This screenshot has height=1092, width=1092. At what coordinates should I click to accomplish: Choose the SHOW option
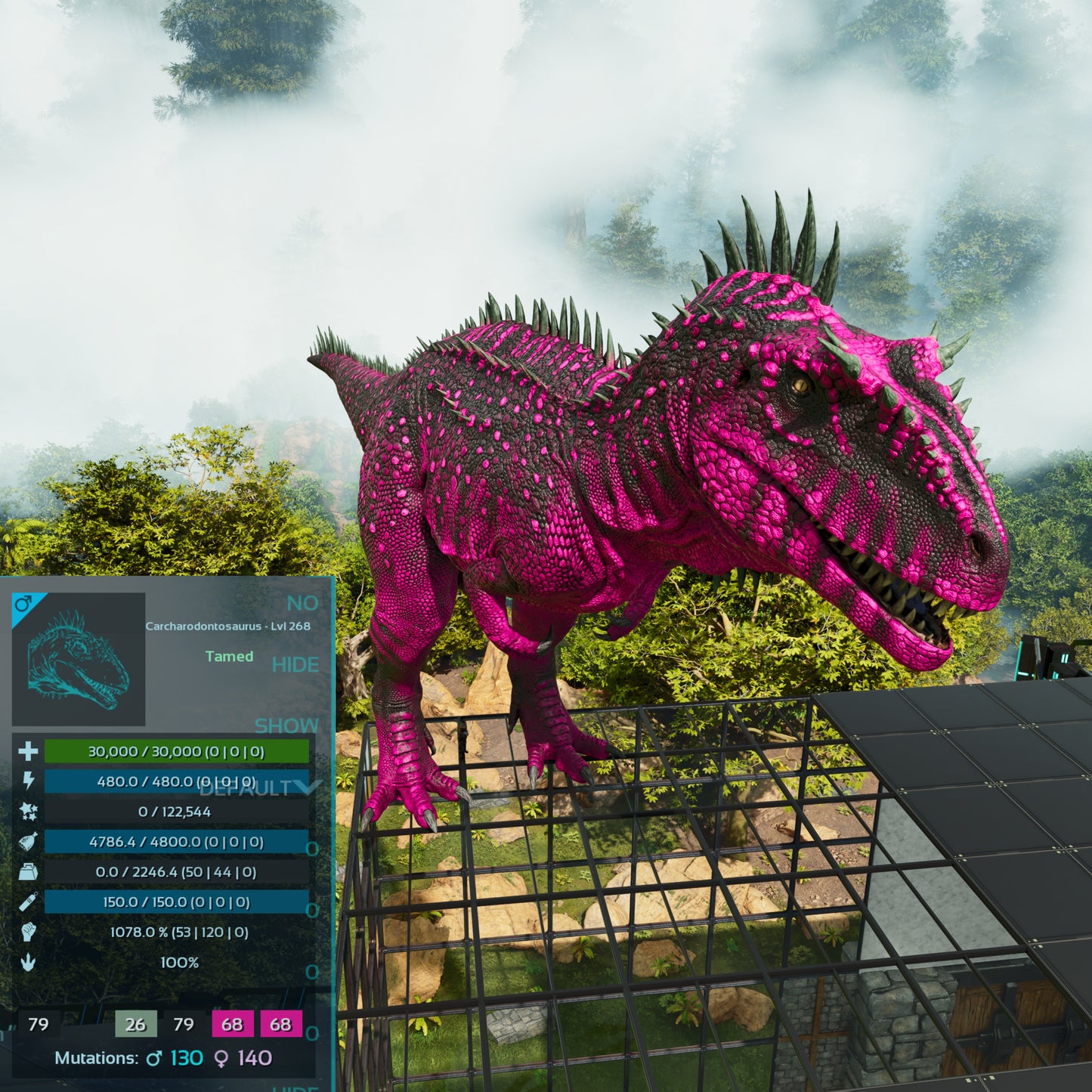pyautogui.click(x=286, y=725)
